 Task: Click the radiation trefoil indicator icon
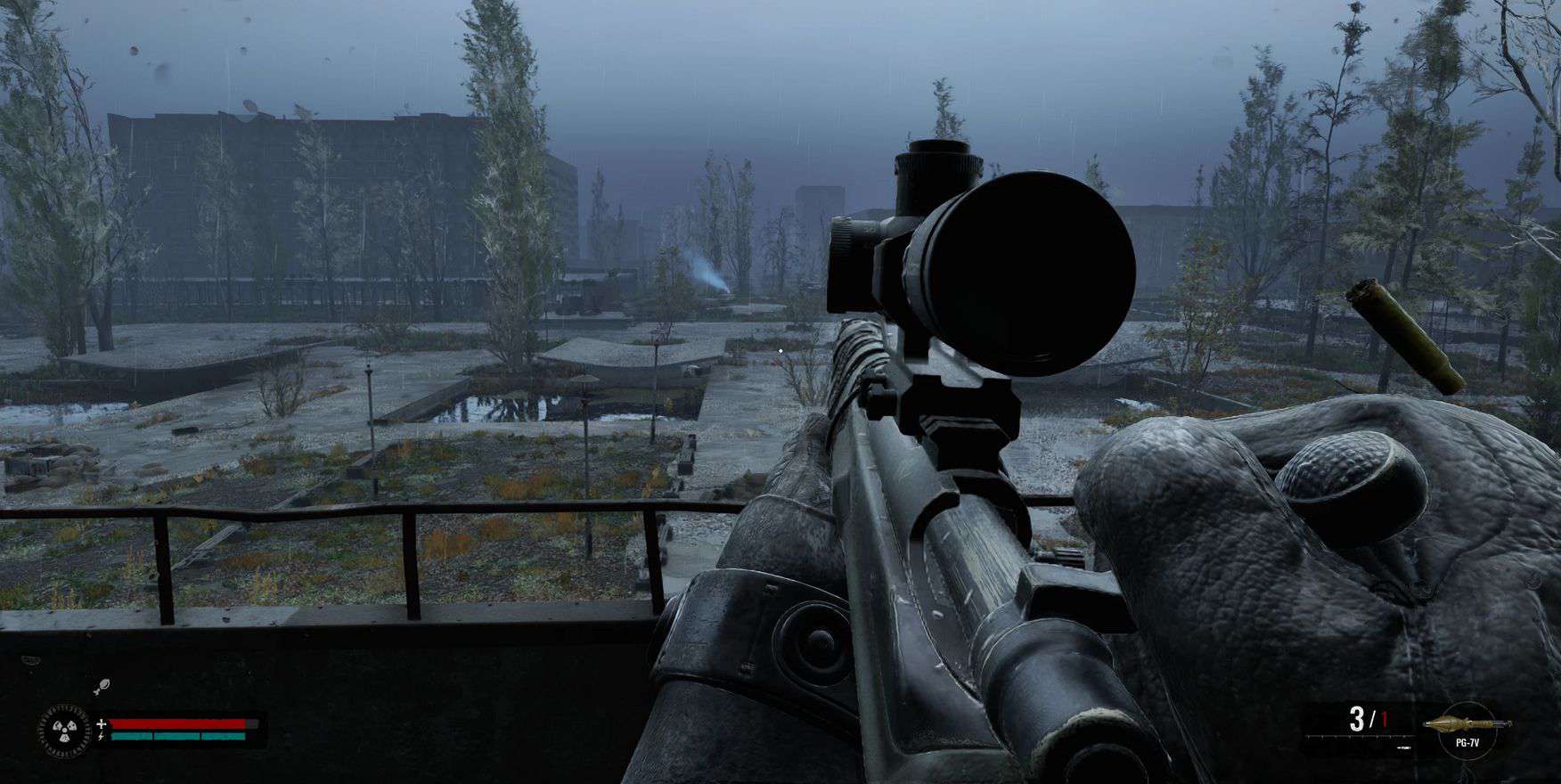[x=65, y=731]
